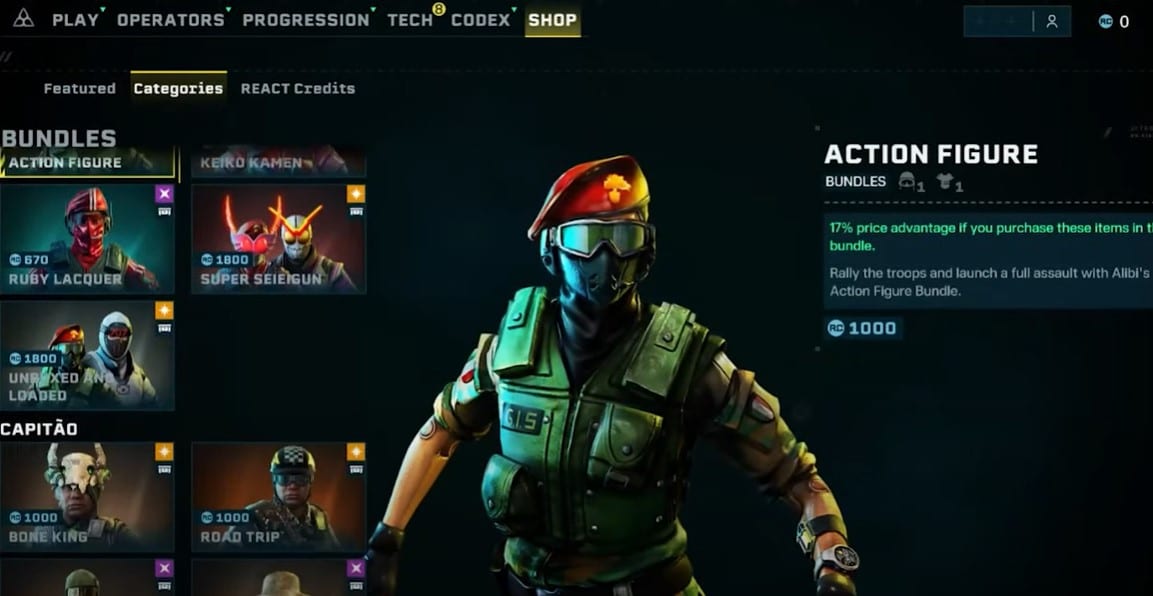Screen dimensions: 1153x596
Task: Select the SHOP menu tab
Action: click(552, 20)
